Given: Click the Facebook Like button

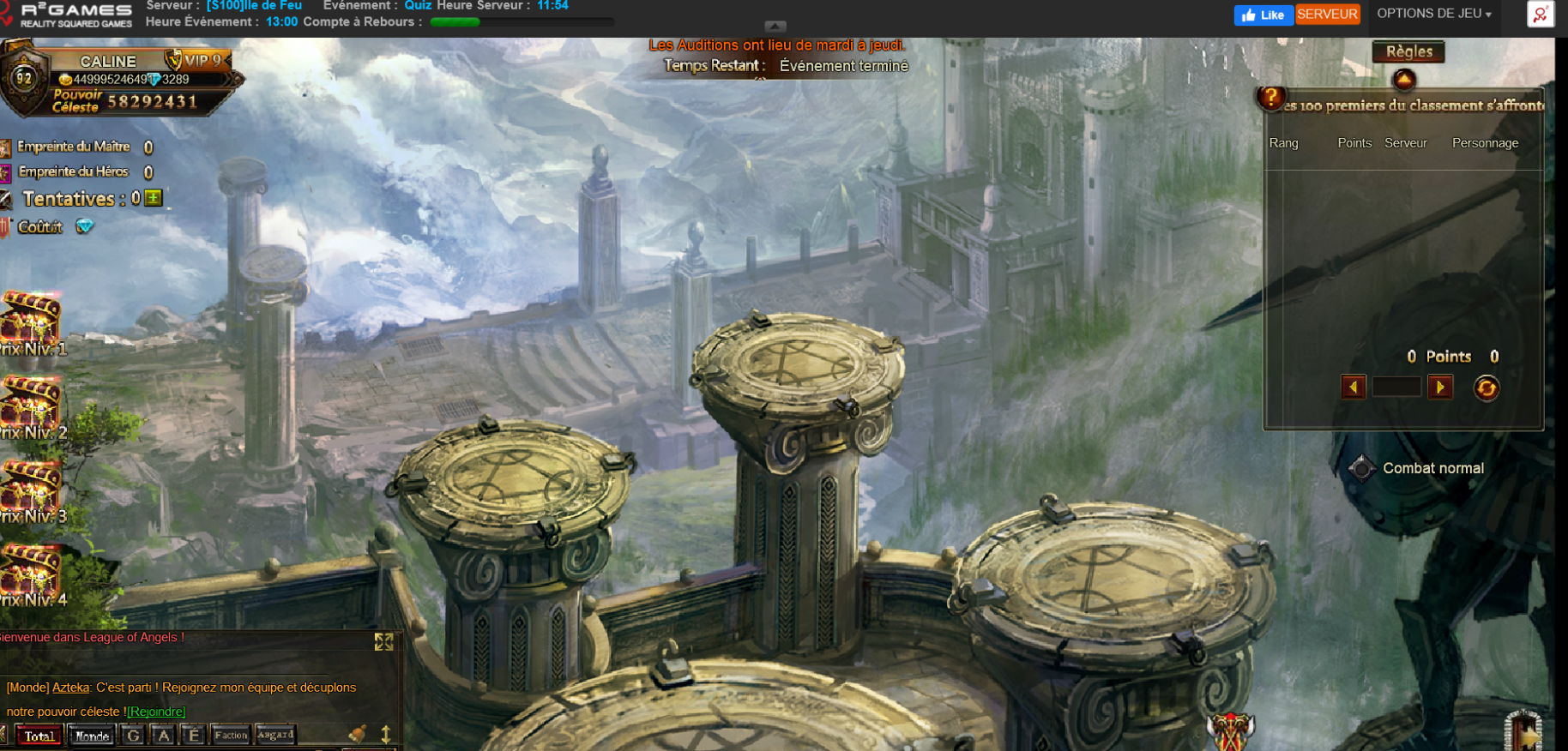Looking at the screenshot, I should [x=1263, y=15].
